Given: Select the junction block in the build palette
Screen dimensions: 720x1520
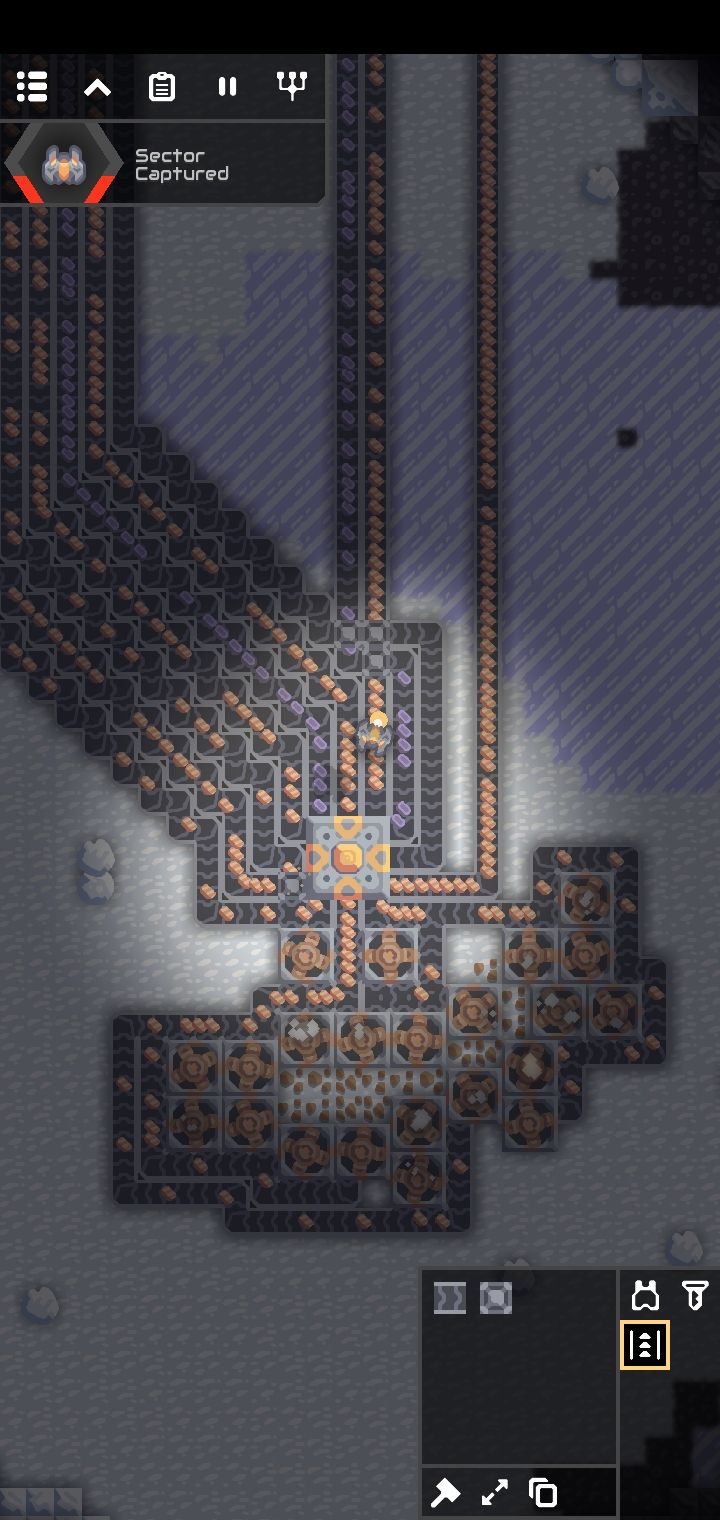Looking at the screenshot, I should pyautogui.click(x=495, y=1298).
